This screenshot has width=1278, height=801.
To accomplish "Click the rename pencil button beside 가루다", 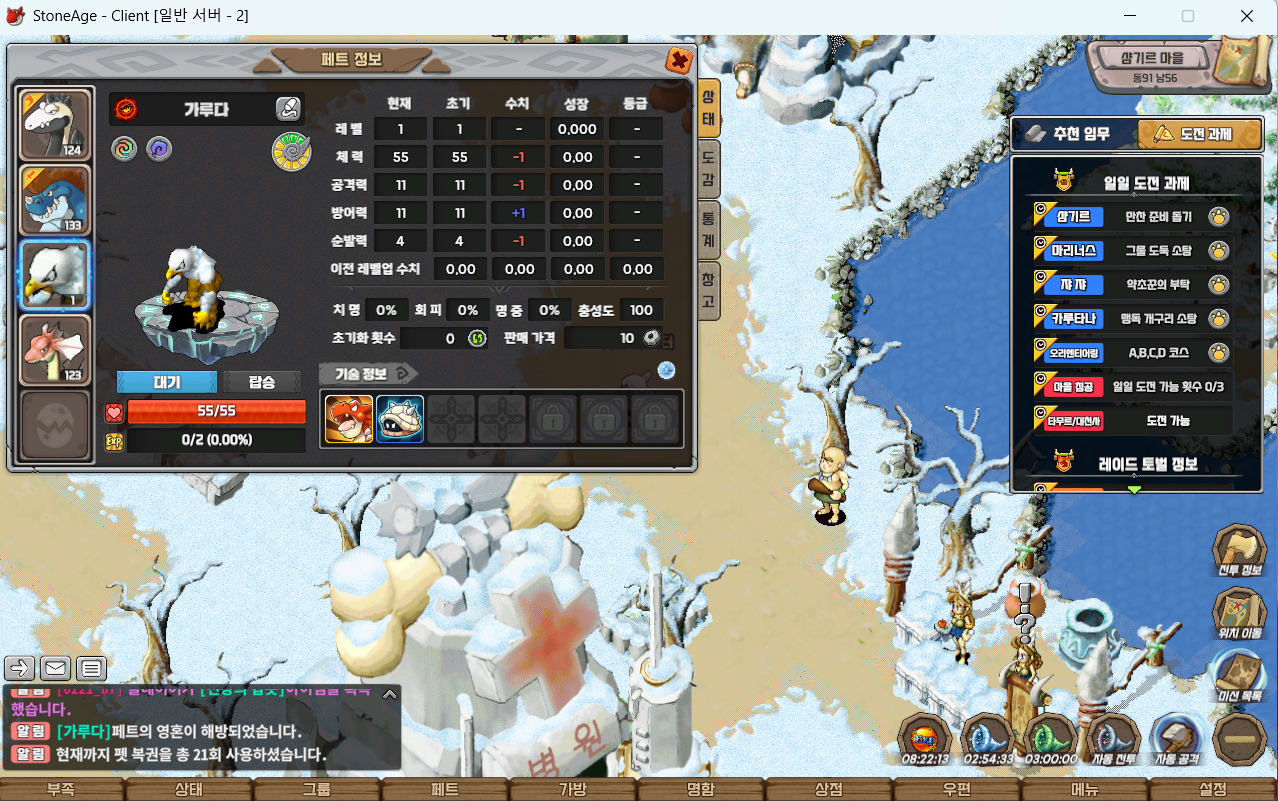I will pyautogui.click(x=288, y=109).
